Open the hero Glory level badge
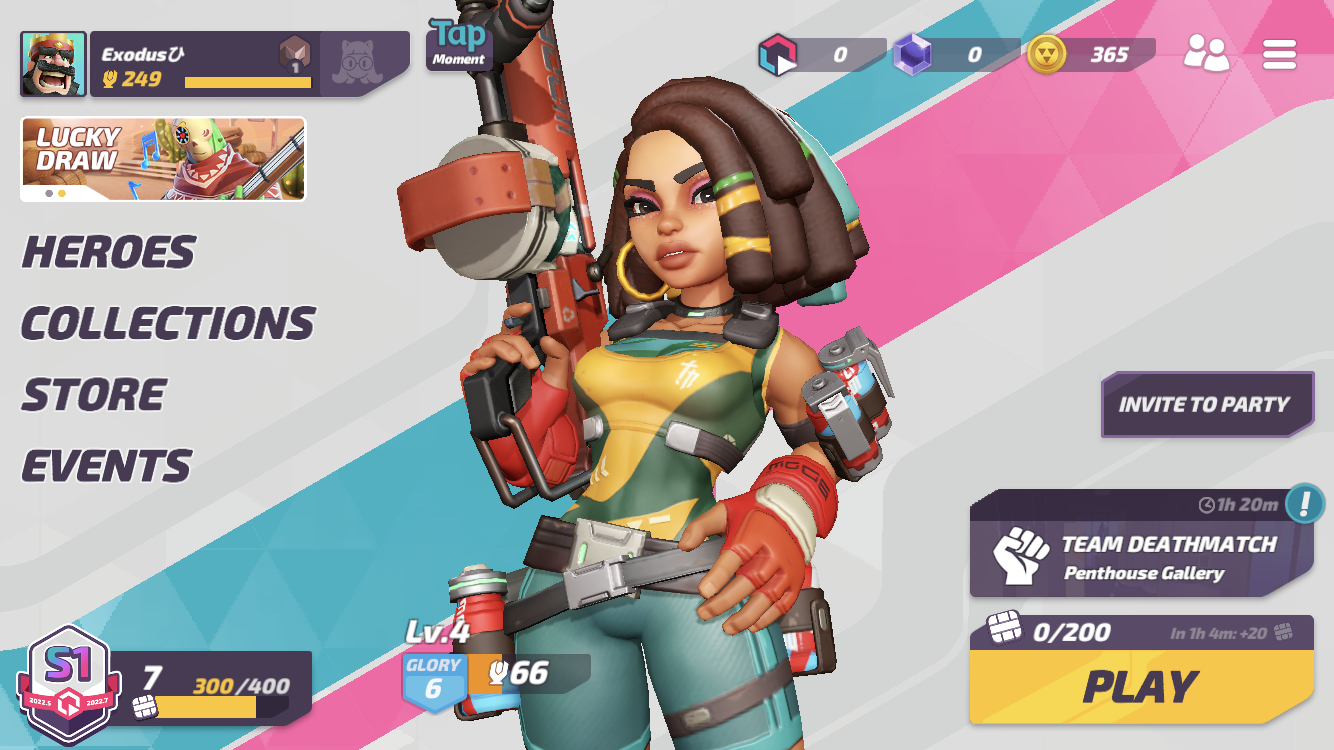This screenshot has height=750, width=1334. 434,681
